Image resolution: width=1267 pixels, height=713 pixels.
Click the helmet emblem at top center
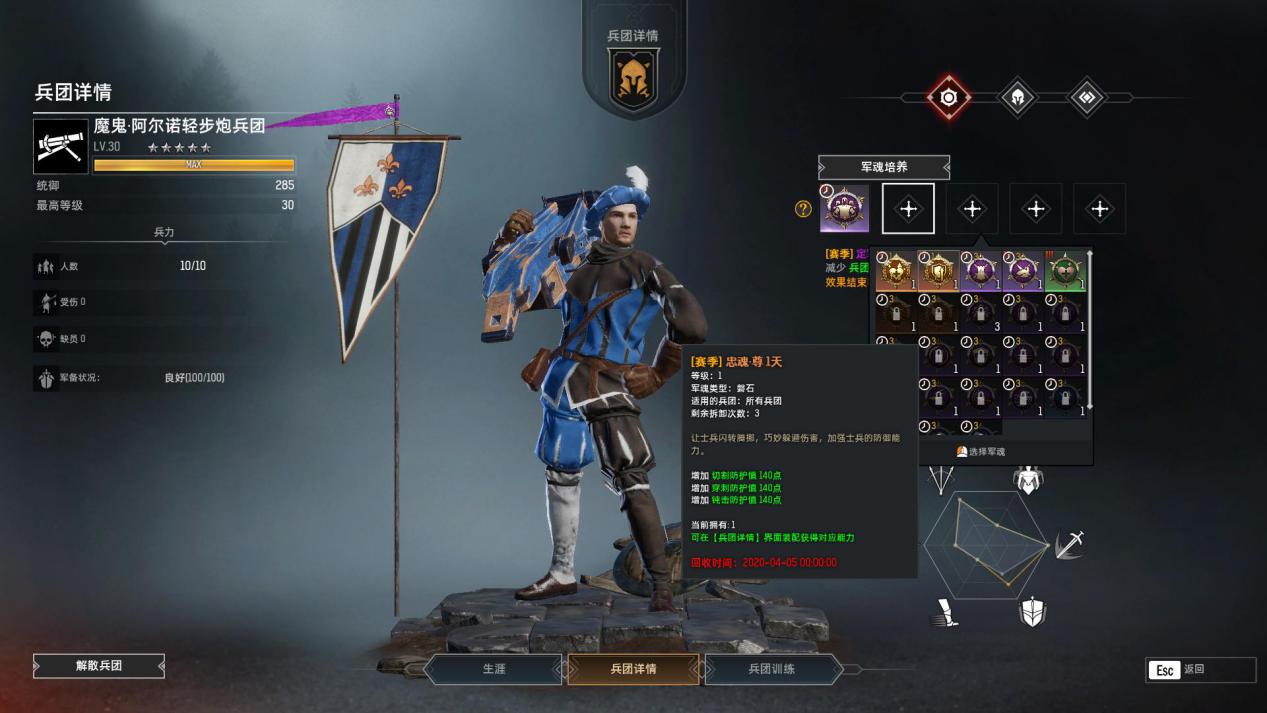[x=633, y=80]
